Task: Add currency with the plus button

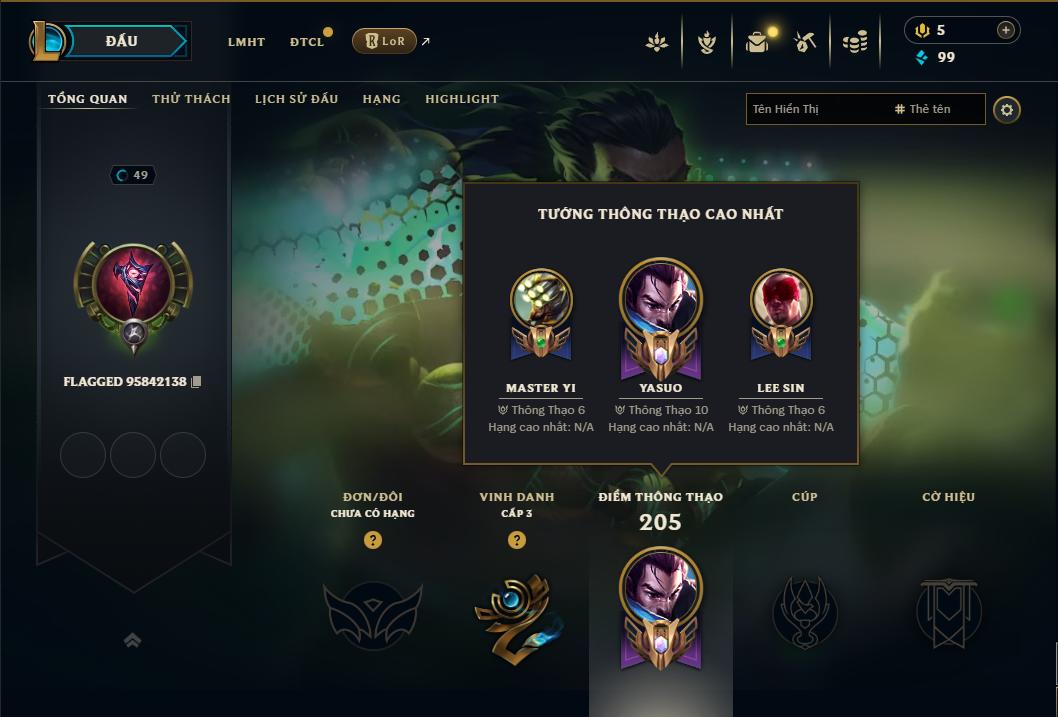Action: pyautogui.click(x=1005, y=30)
